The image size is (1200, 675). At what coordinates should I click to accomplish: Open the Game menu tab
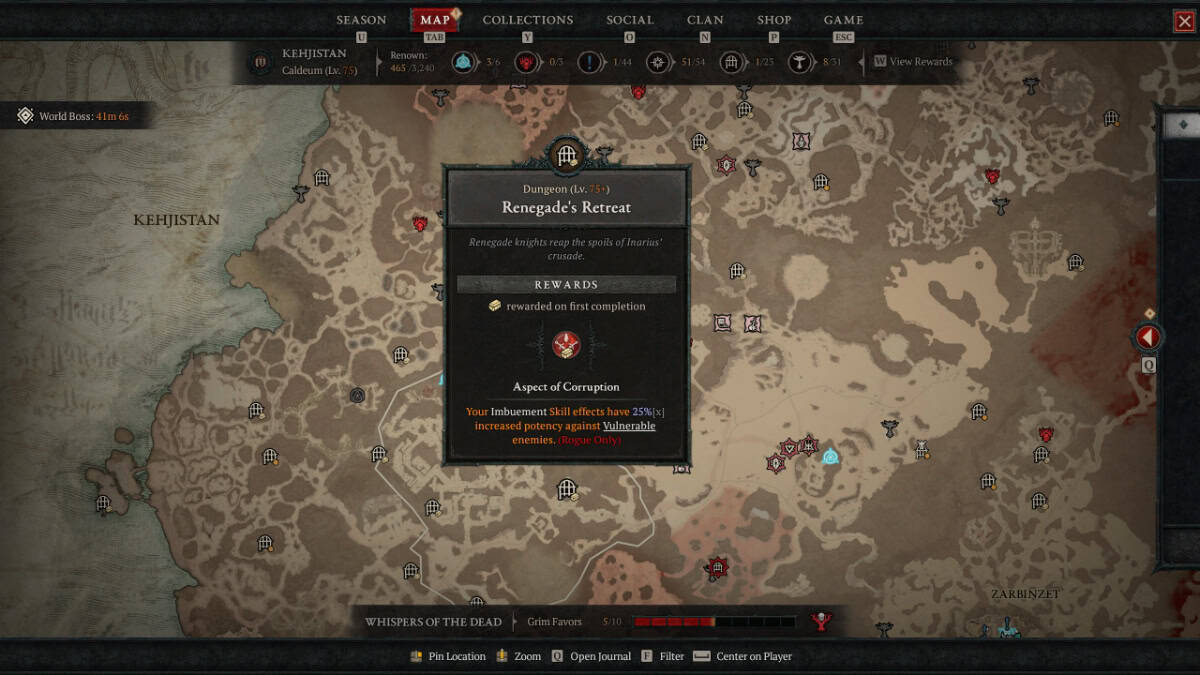pyautogui.click(x=843, y=20)
